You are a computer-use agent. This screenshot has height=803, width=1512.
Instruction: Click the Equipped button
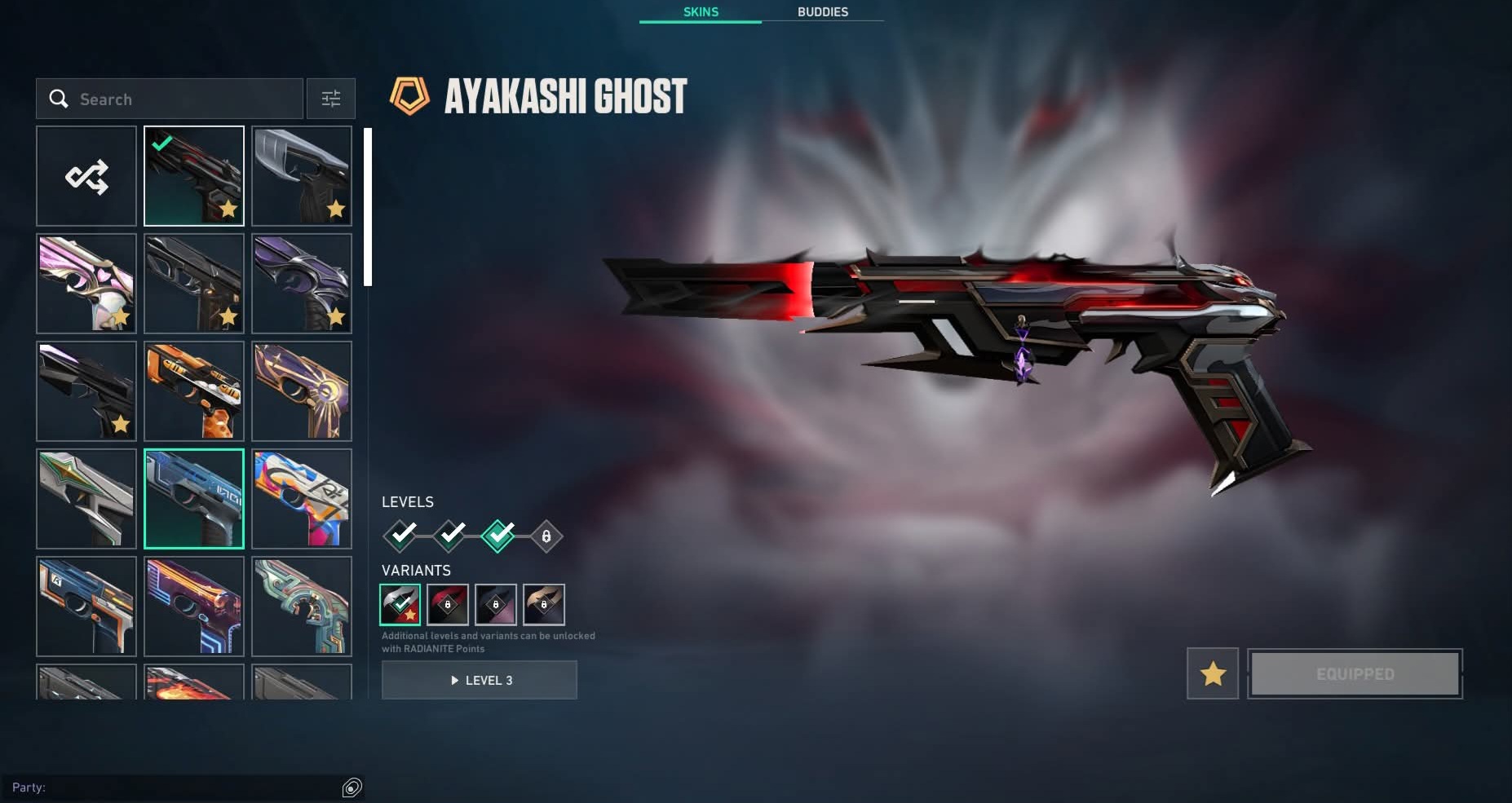1355,674
